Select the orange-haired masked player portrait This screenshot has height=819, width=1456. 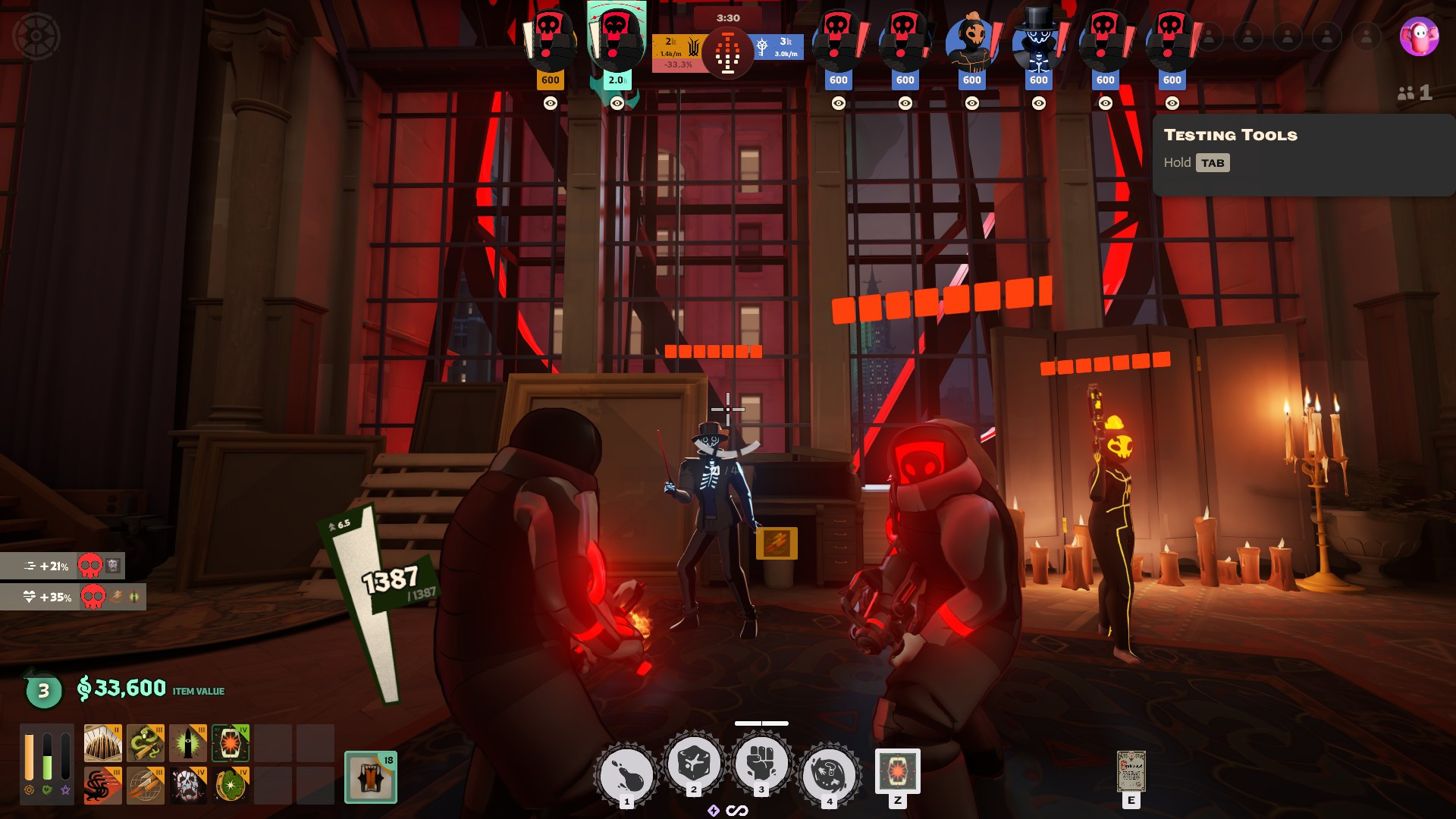[x=971, y=42]
